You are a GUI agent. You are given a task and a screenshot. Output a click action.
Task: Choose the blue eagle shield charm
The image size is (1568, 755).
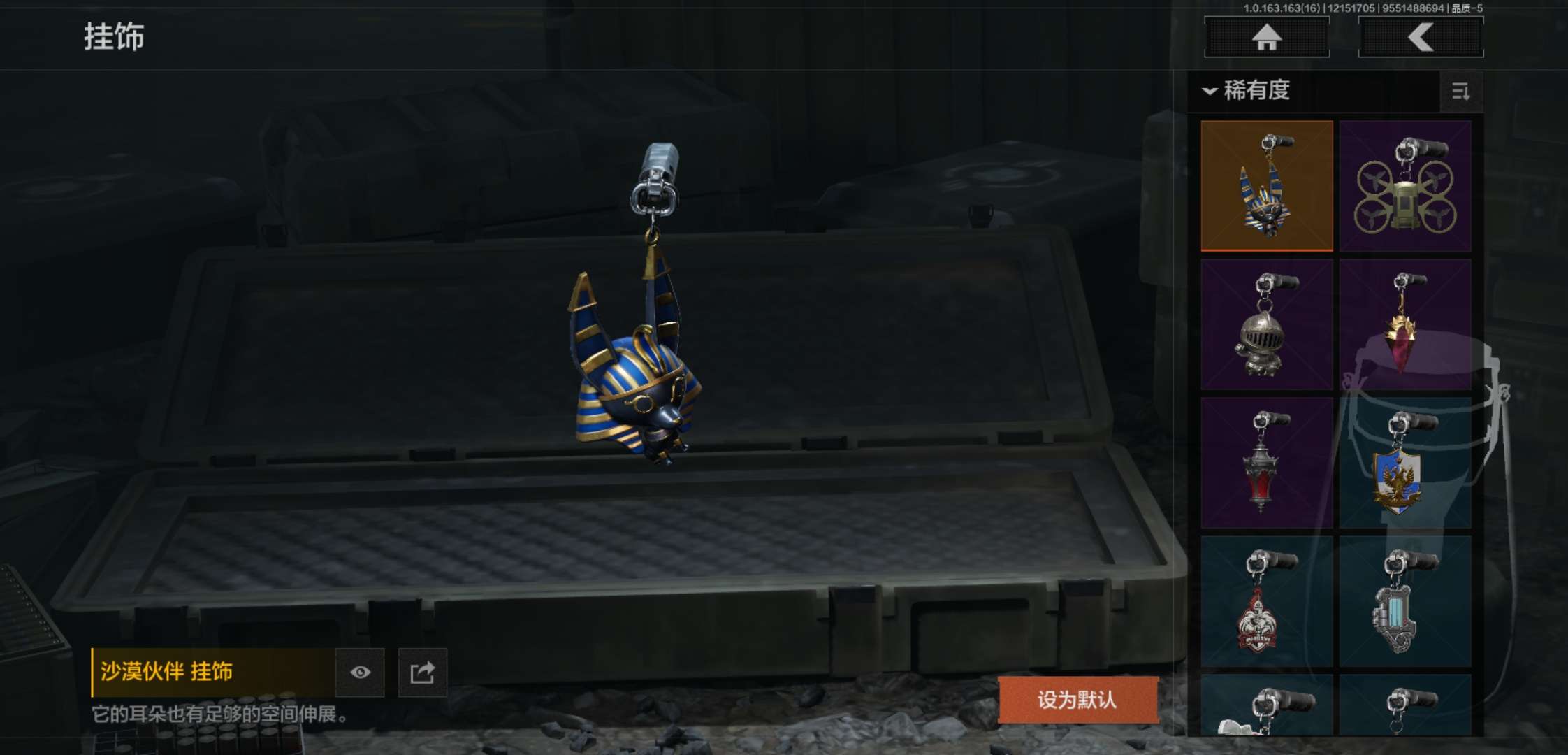(1405, 463)
